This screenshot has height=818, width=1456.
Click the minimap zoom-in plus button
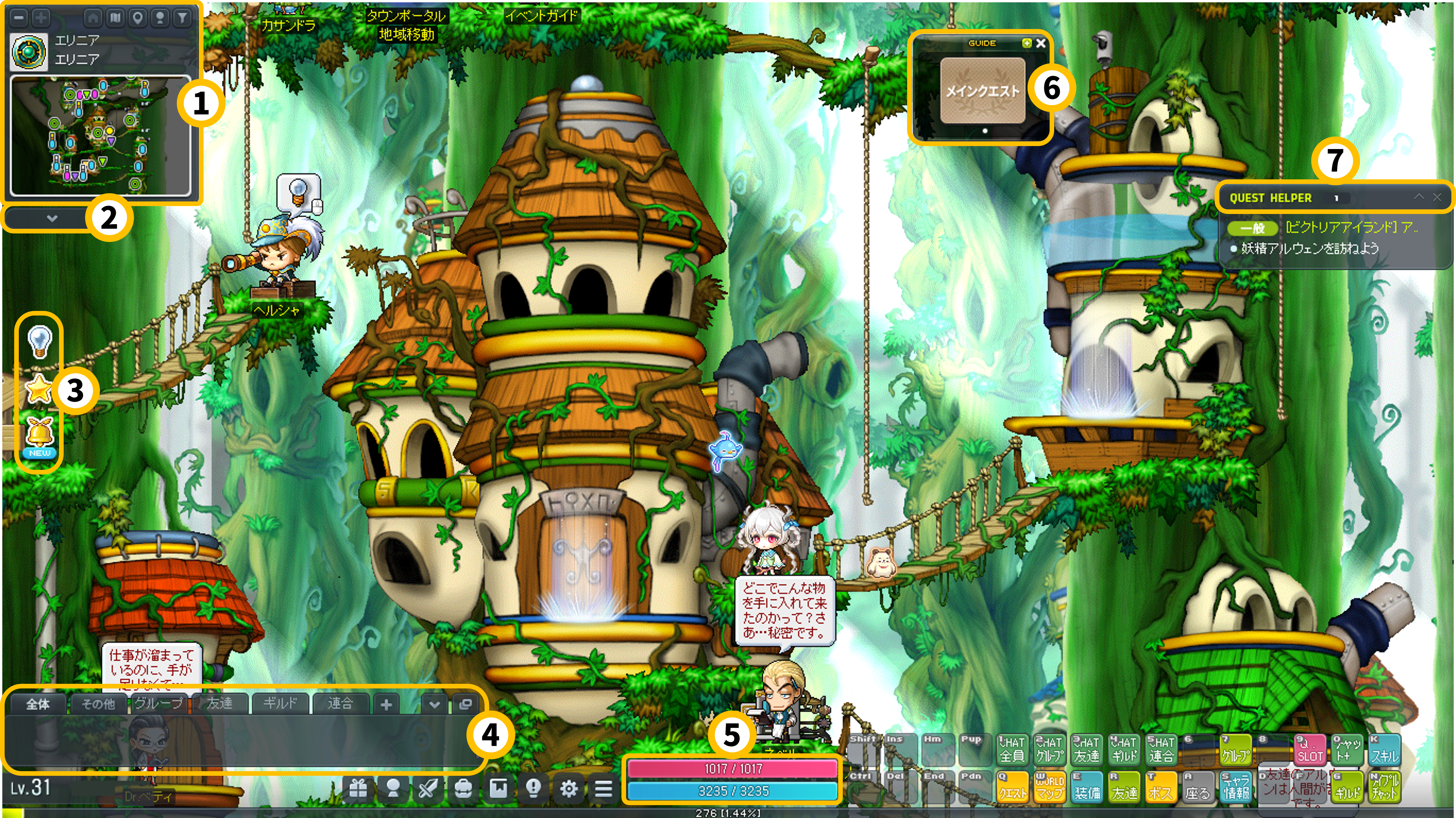pos(41,17)
